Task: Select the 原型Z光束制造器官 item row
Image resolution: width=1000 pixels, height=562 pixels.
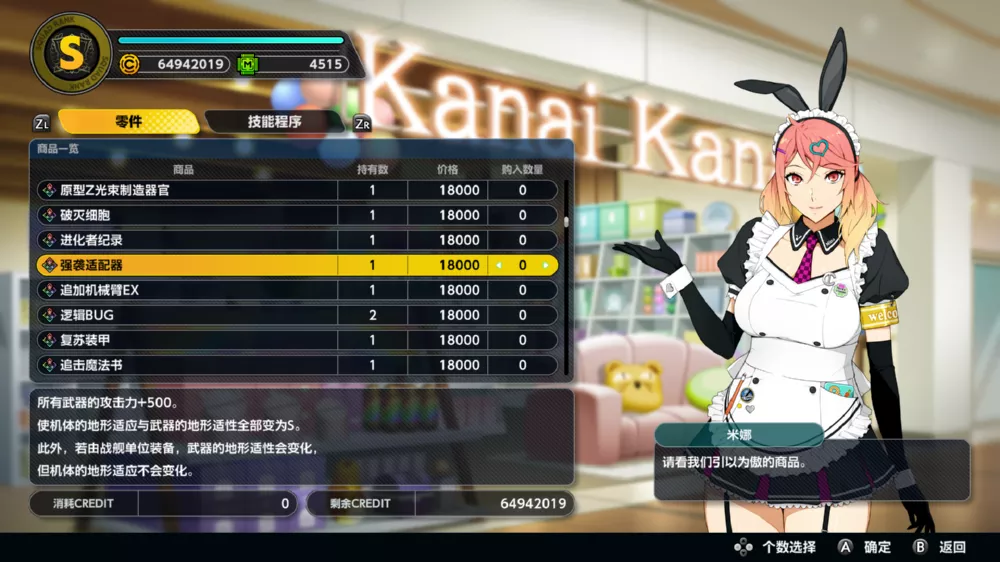Action: click(190, 190)
